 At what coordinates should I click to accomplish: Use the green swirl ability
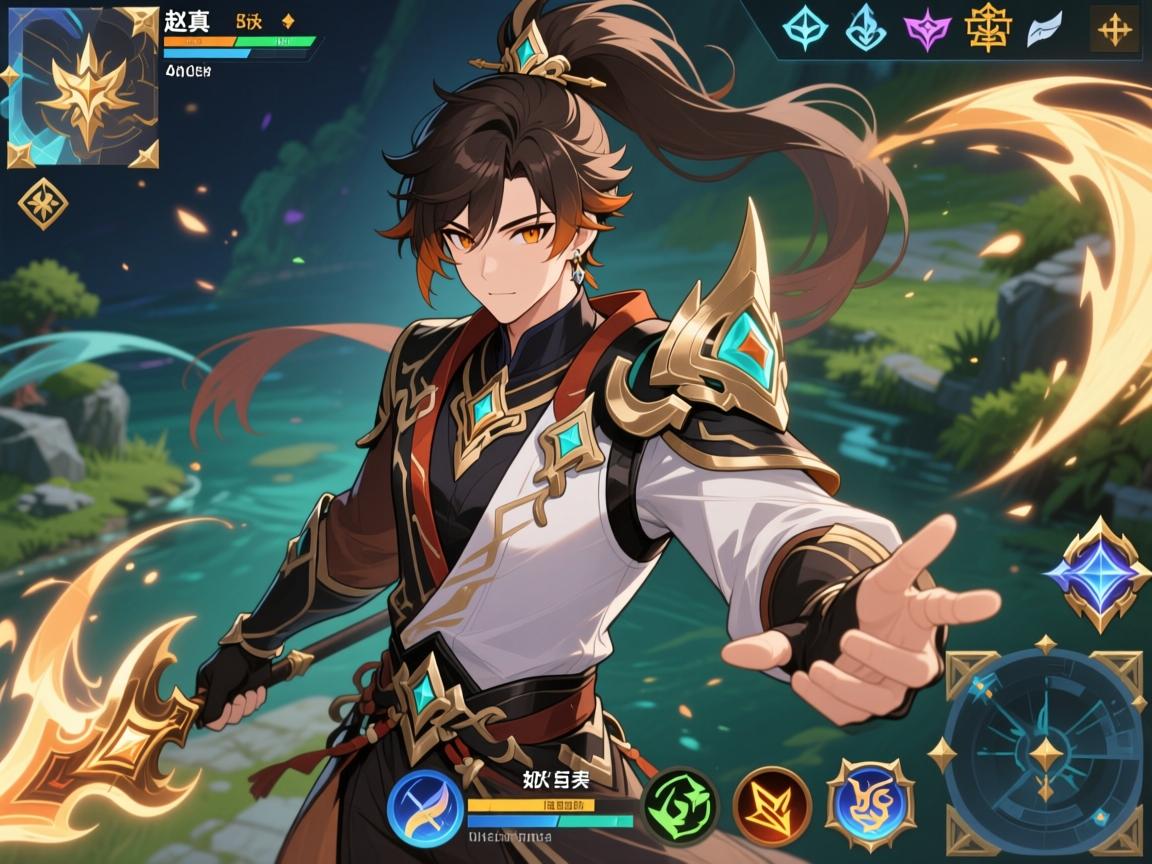coord(680,805)
